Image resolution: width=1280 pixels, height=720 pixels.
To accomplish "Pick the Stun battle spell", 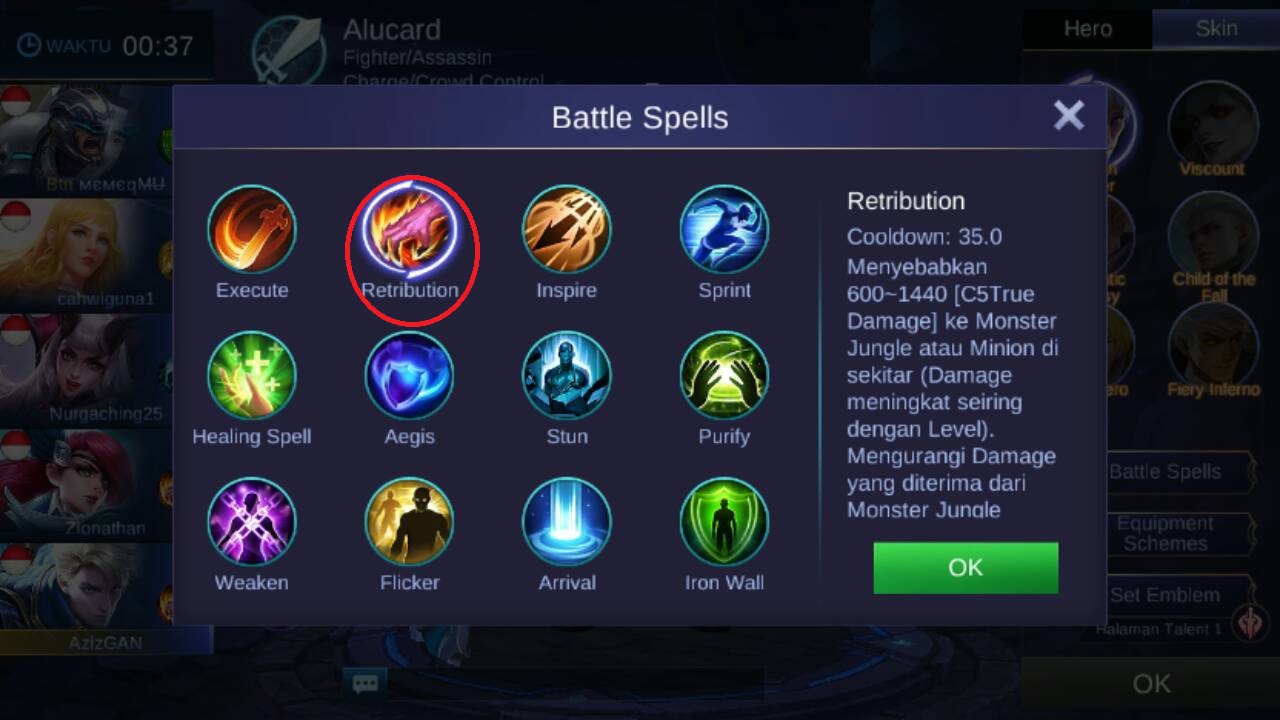I will click(x=566, y=376).
